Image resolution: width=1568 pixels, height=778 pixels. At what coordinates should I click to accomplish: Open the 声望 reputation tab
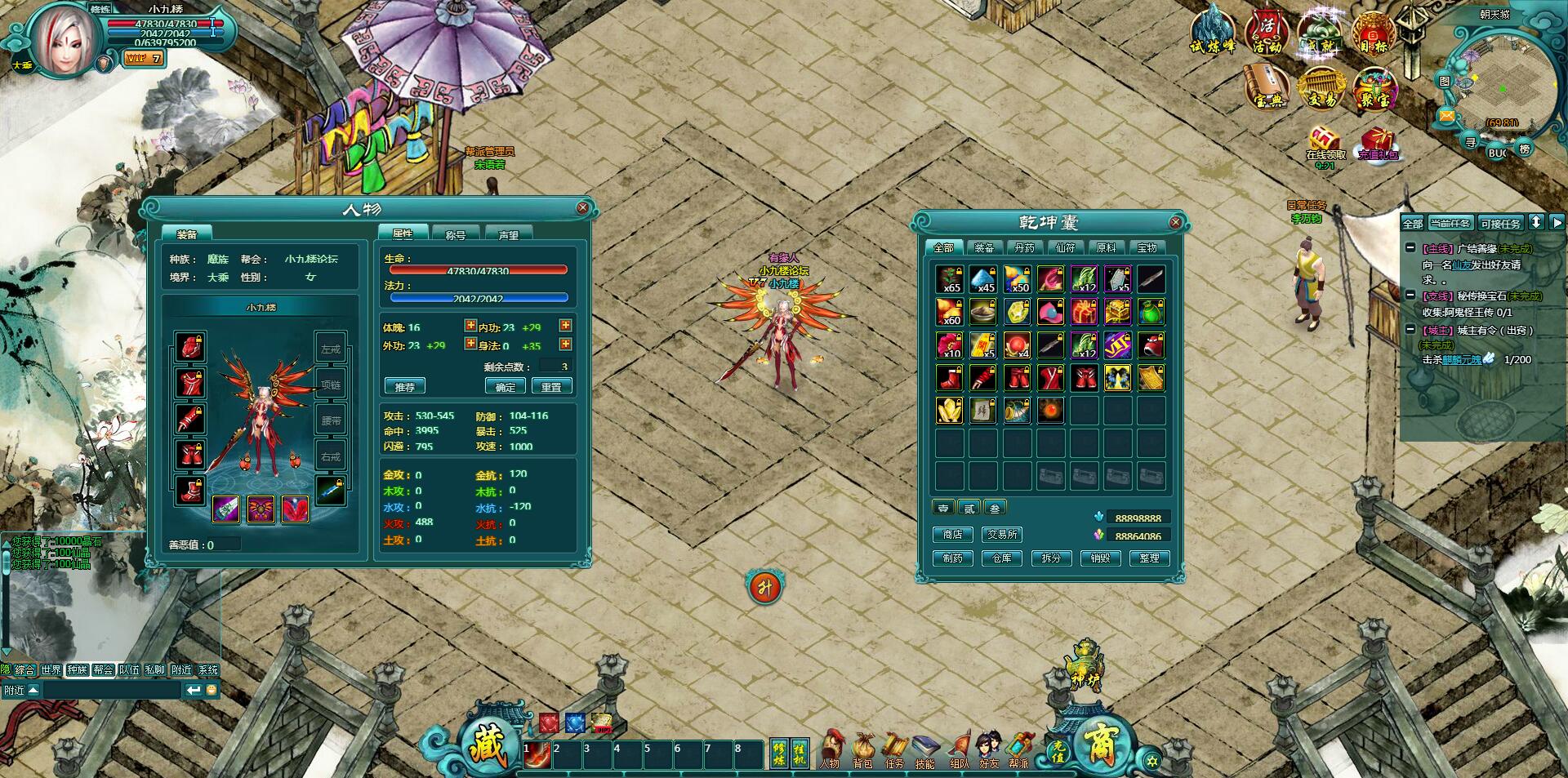pos(508,234)
